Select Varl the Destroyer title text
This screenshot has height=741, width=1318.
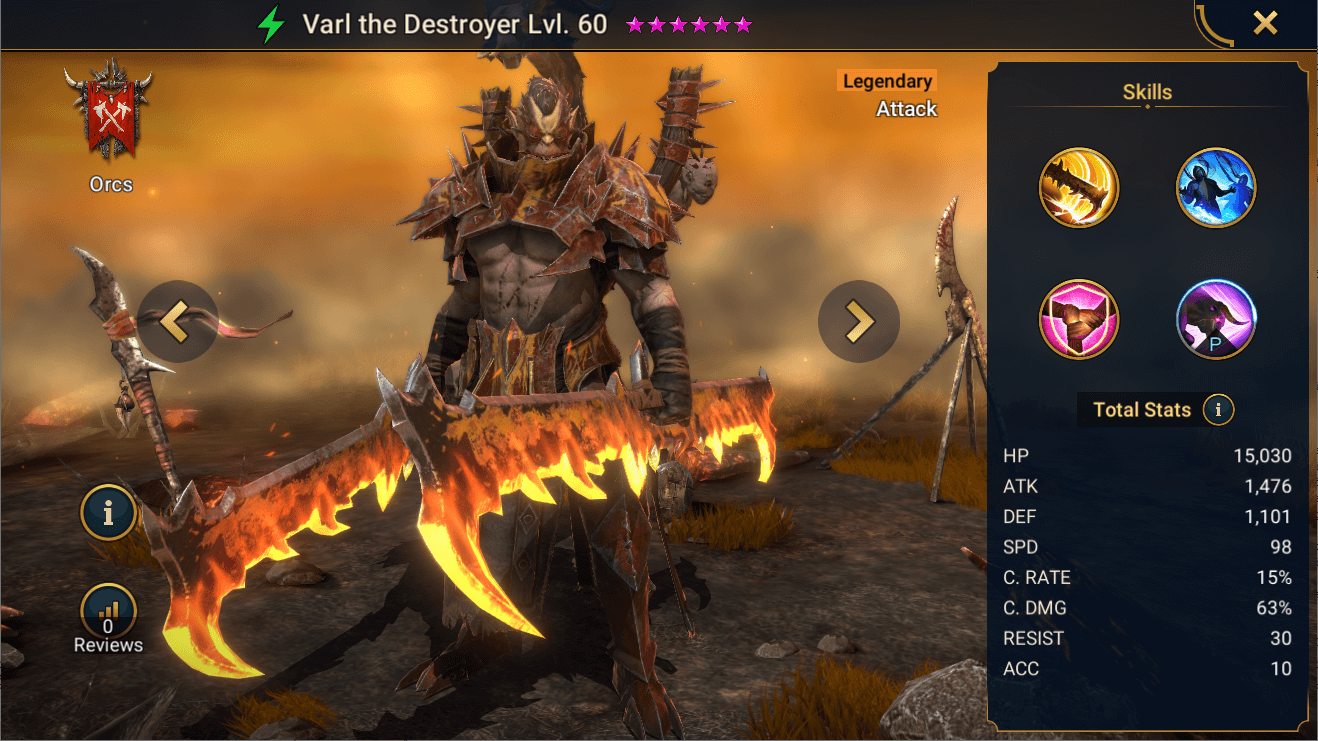pos(454,23)
